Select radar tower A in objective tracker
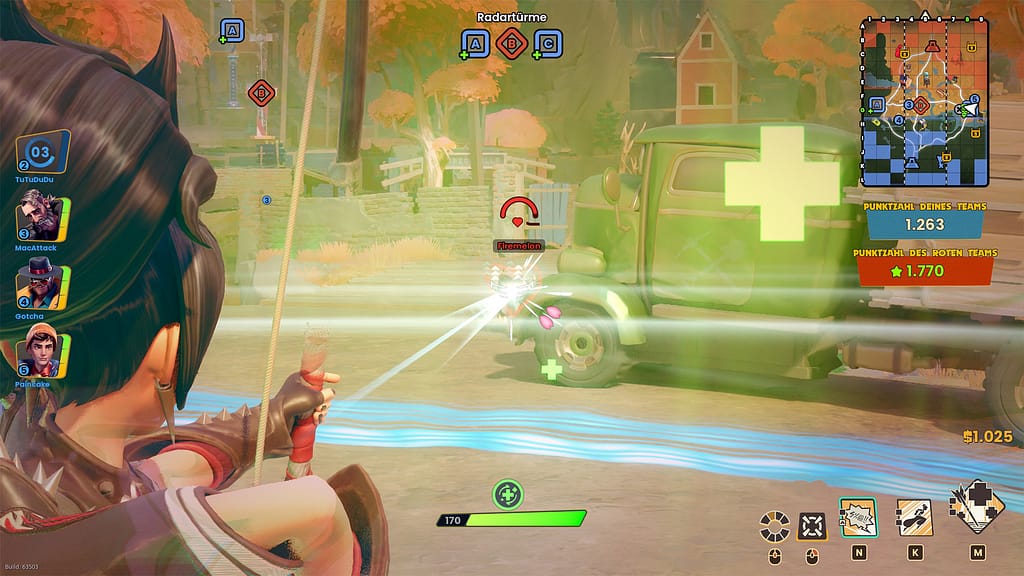This screenshot has width=1024, height=576. click(x=476, y=44)
